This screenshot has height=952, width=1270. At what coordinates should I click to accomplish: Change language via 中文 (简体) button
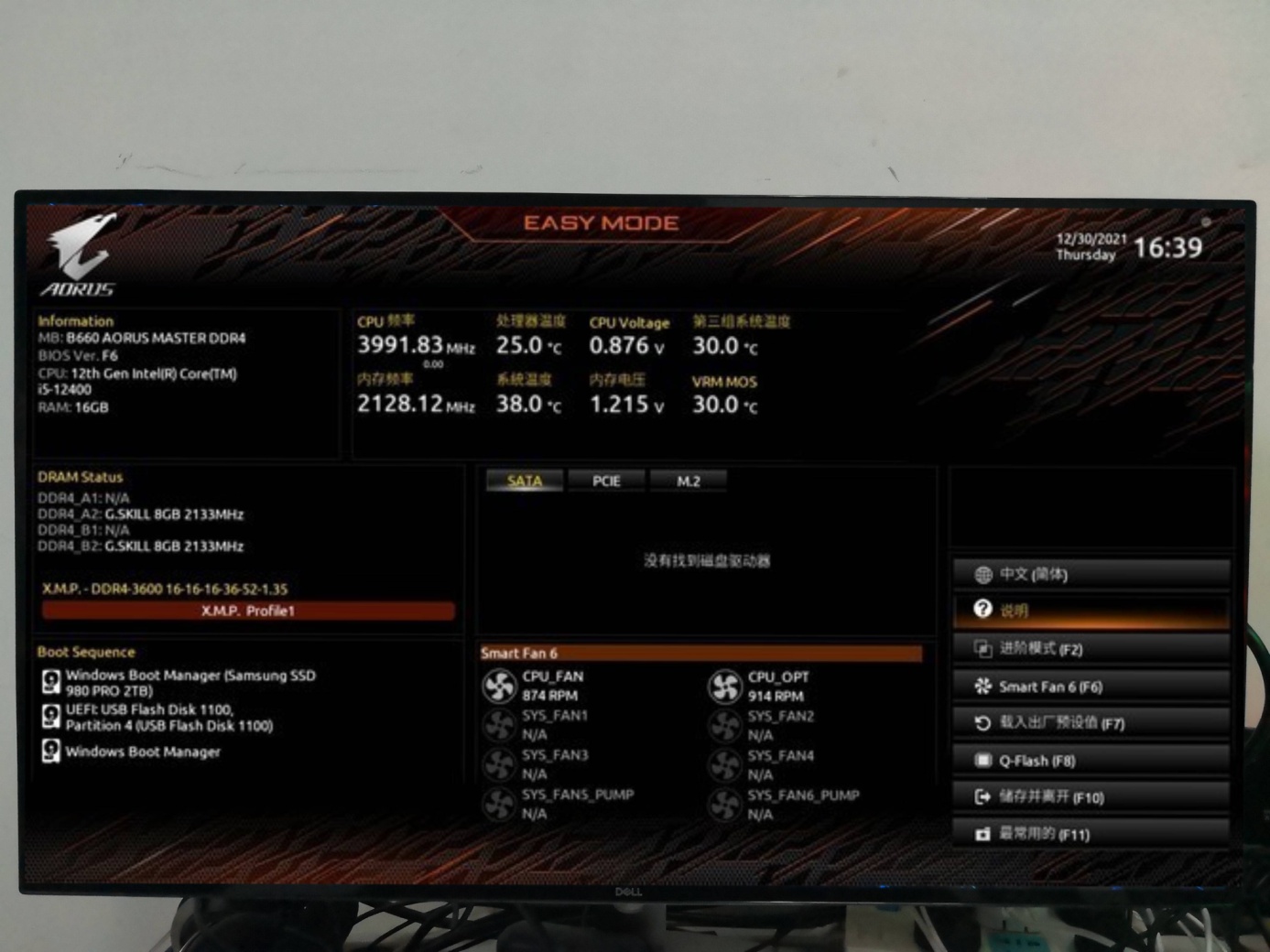(x=1090, y=574)
